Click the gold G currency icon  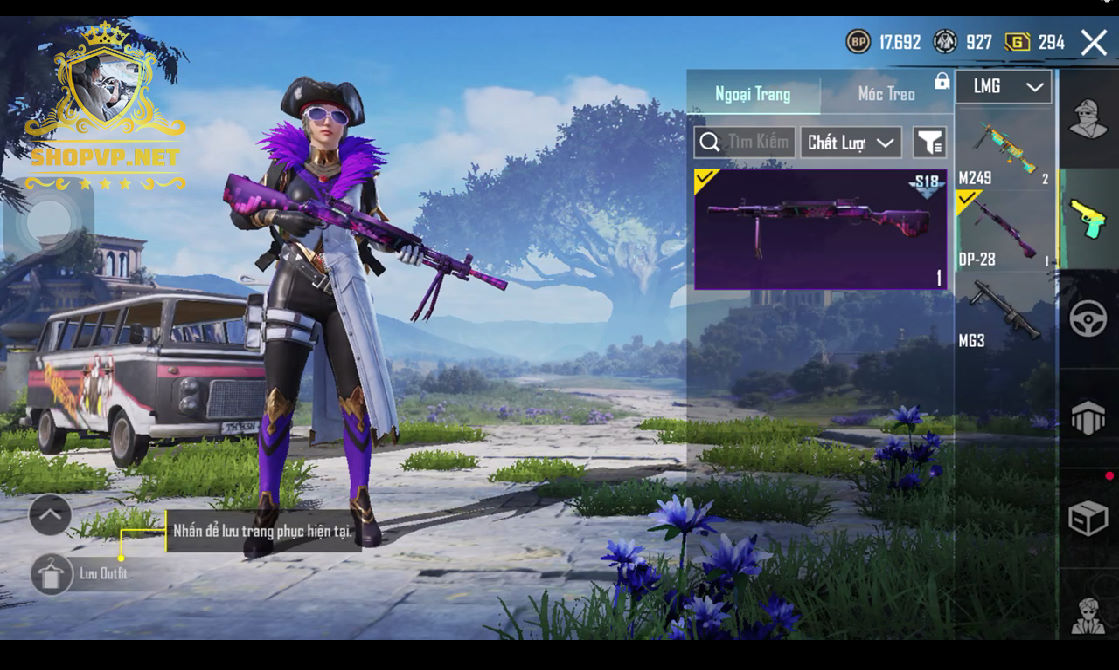pyautogui.click(x=1018, y=42)
